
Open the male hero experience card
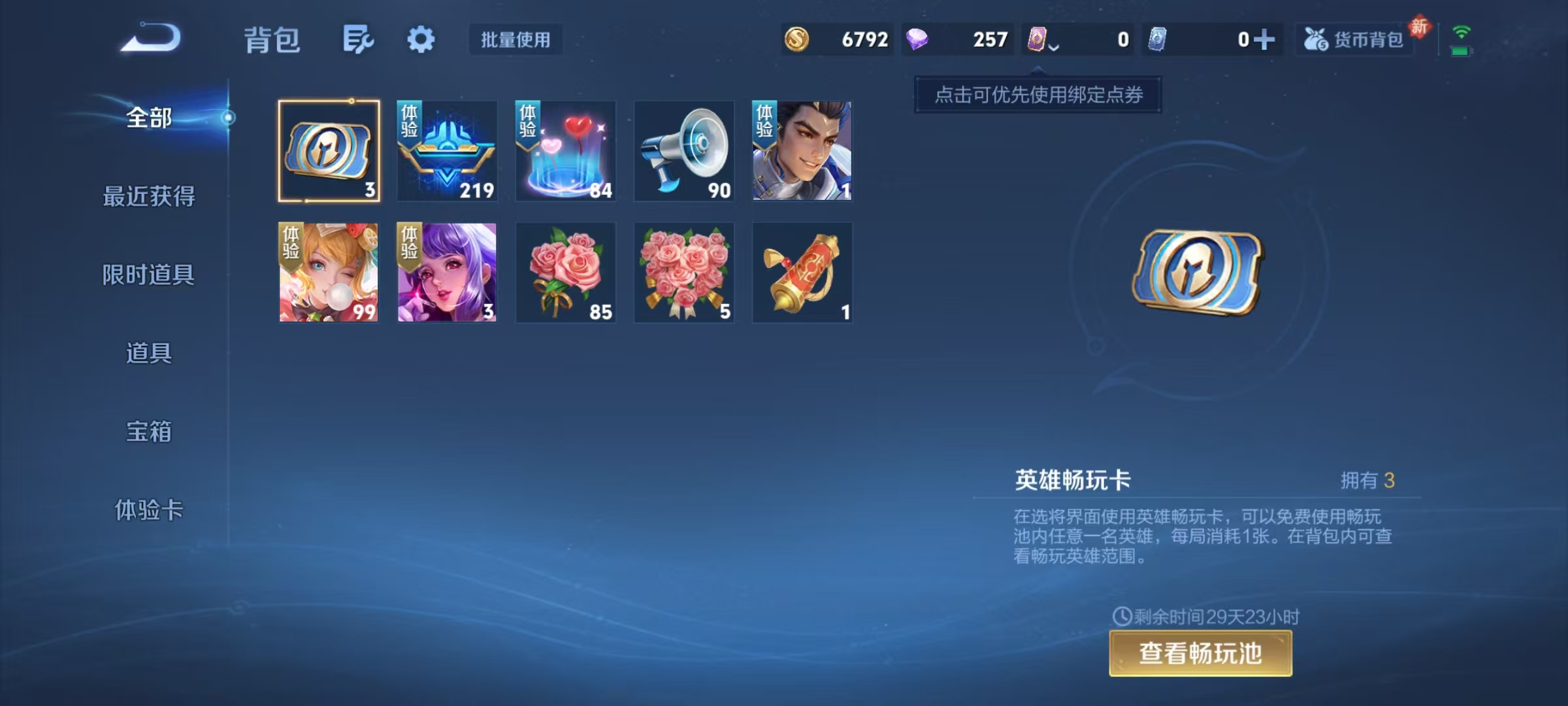coord(802,152)
